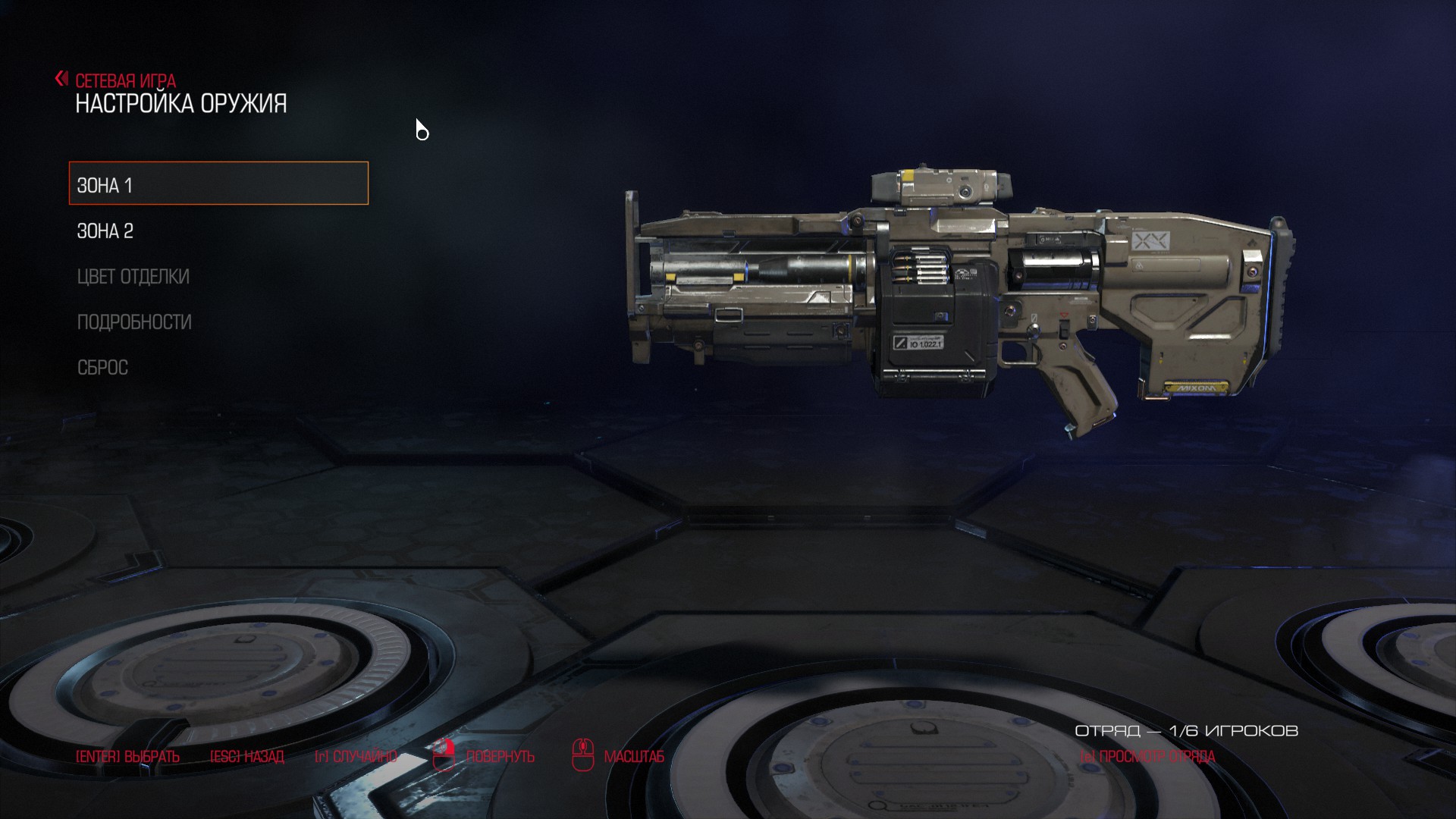The image size is (1456, 819).
Task: Go back via the СЕТЕВАЯ ИГРА breadcrumb
Action: pyautogui.click(x=124, y=80)
